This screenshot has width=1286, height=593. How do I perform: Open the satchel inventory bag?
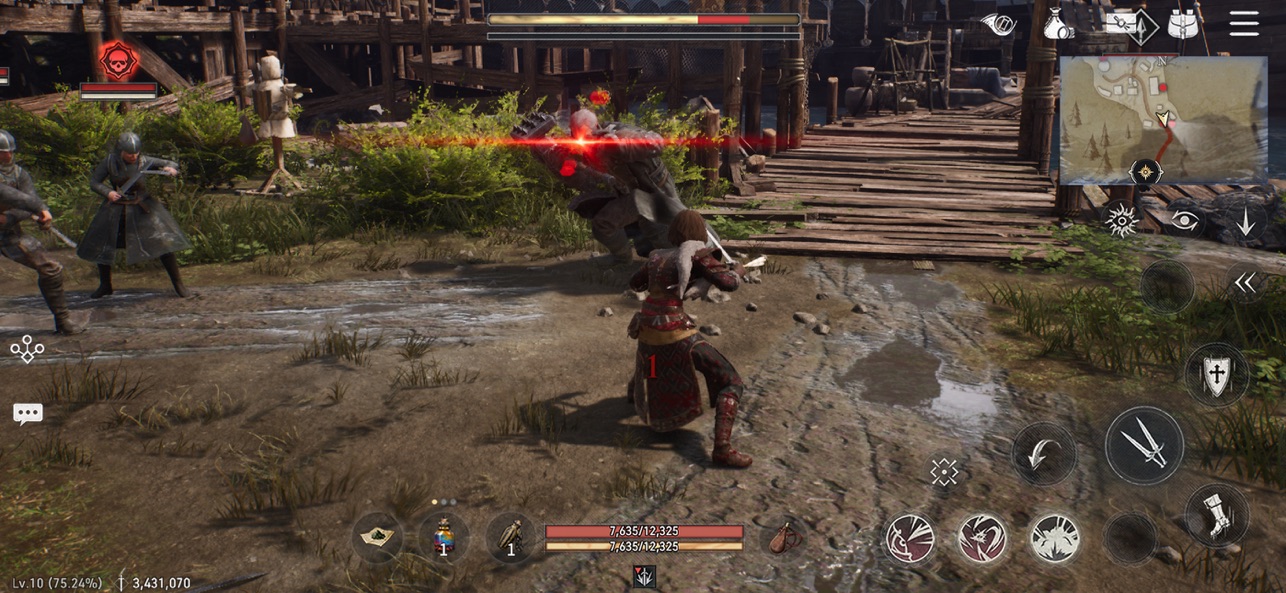(x=1184, y=23)
